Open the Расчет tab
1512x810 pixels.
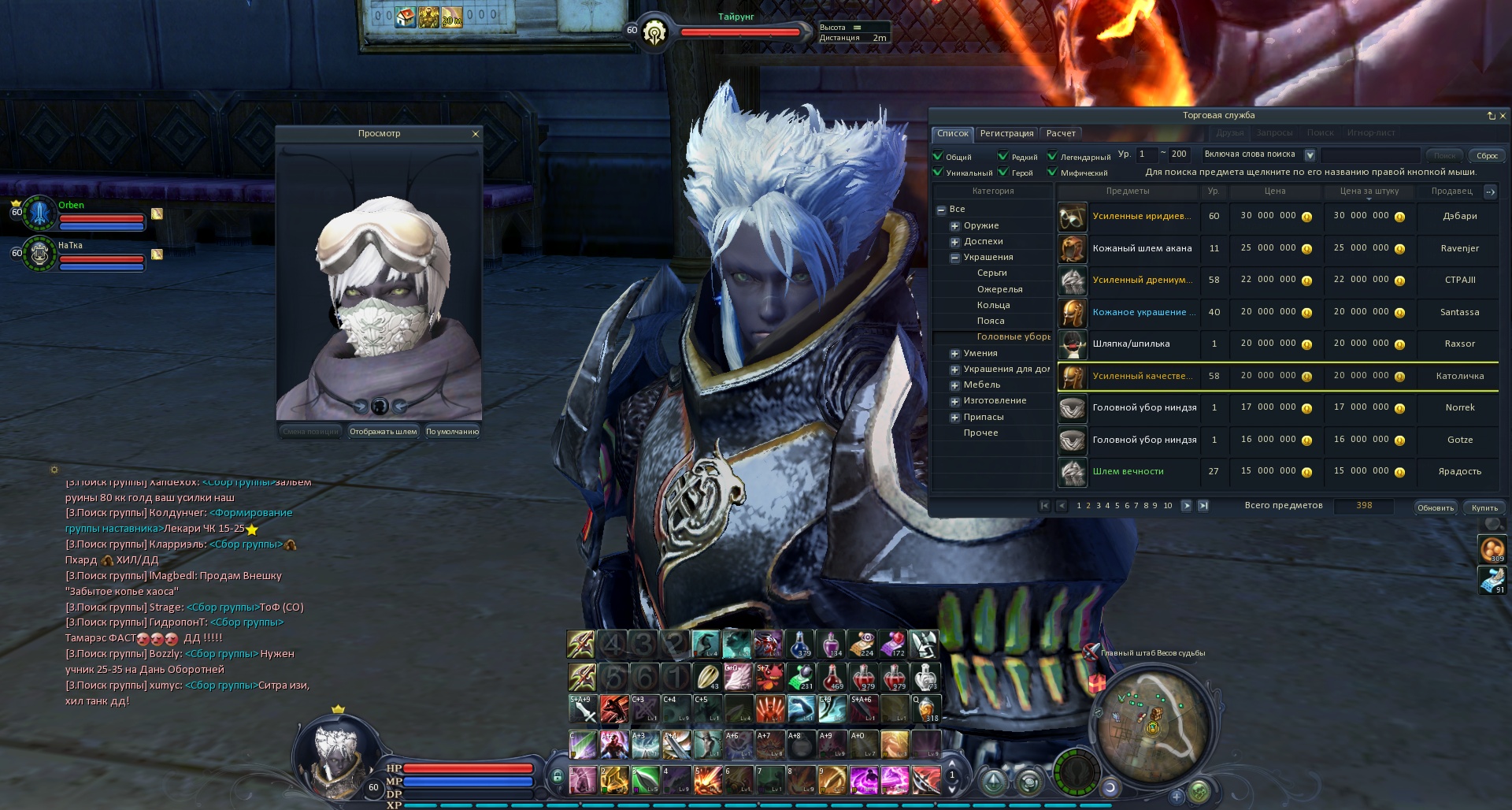point(1061,134)
